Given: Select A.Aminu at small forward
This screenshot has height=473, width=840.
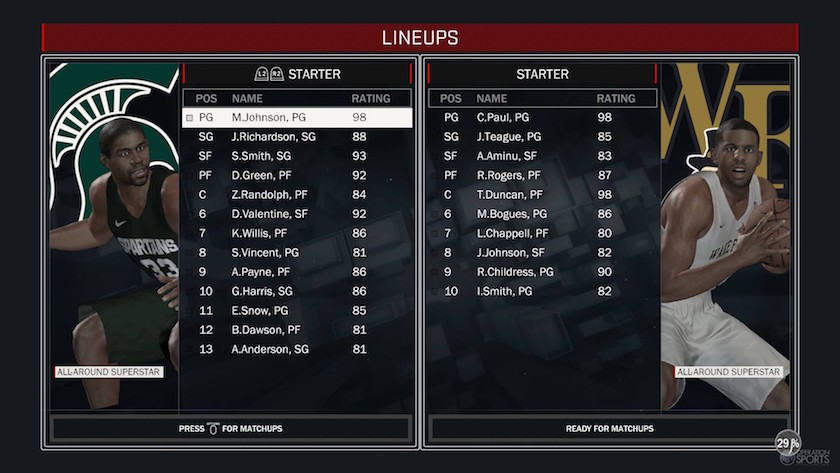Looking at the screenshot, I should coord(542,156).
